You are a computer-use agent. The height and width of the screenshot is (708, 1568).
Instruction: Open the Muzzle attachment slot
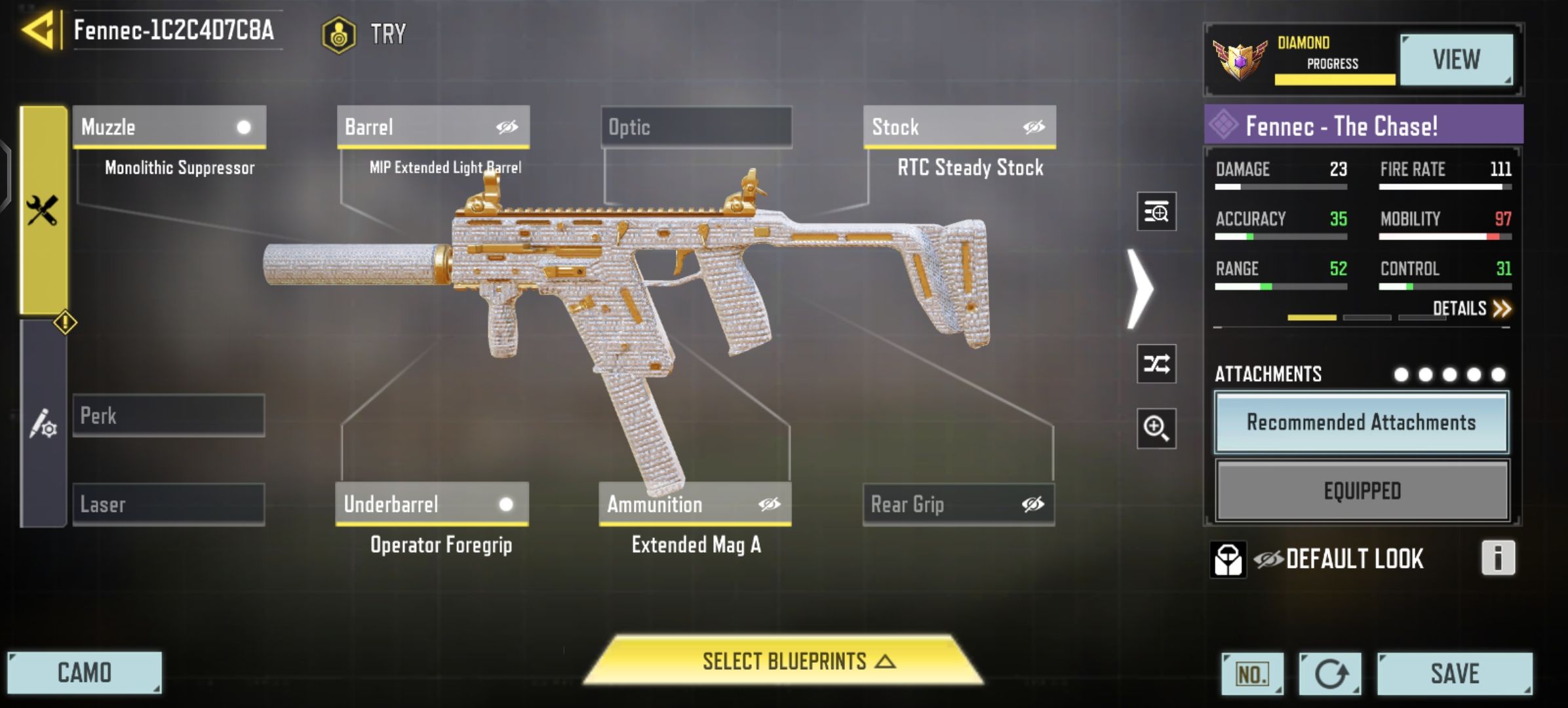click(x=169, y=127)
